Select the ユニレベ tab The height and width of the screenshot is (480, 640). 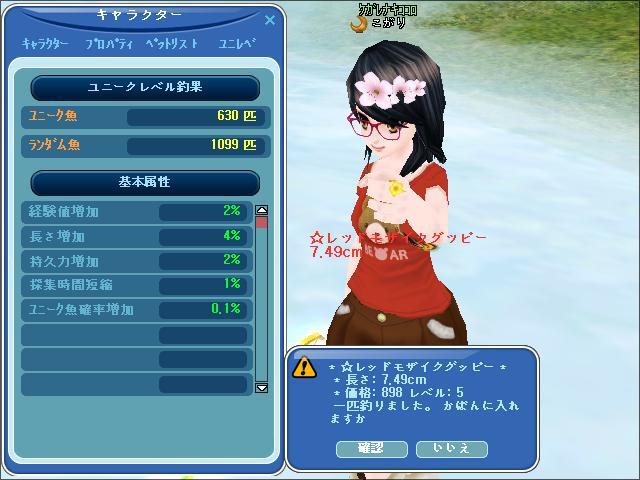(236, 44)
